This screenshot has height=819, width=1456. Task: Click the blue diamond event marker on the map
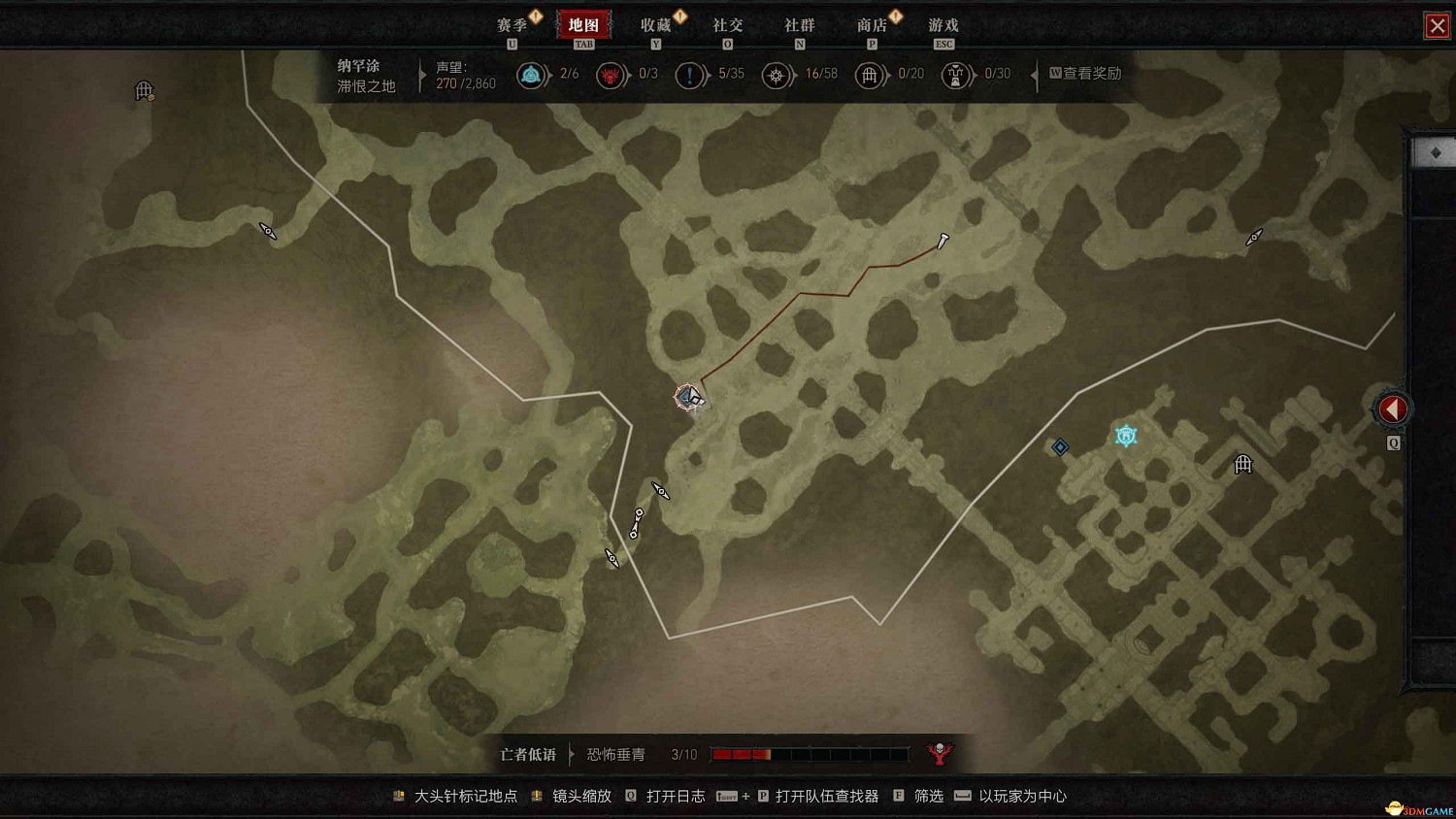(x=1059, y=446)
